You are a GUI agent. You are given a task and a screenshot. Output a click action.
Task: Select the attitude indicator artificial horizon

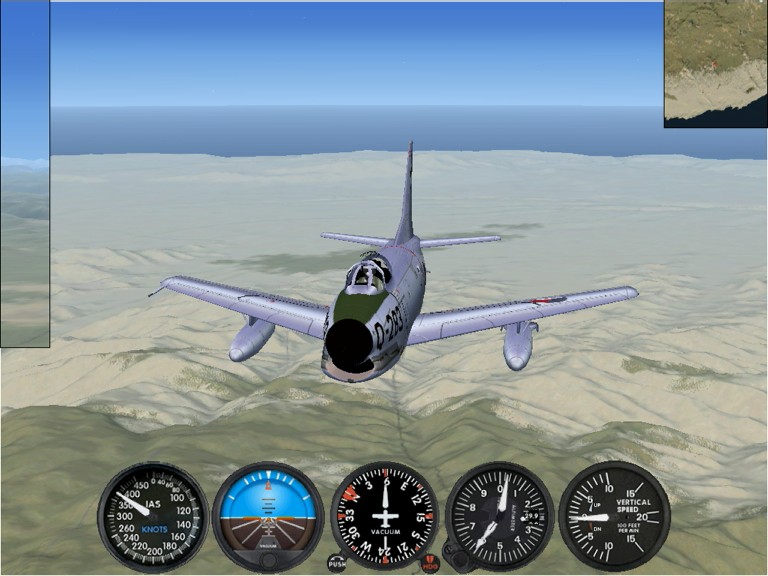pos(268,515)
